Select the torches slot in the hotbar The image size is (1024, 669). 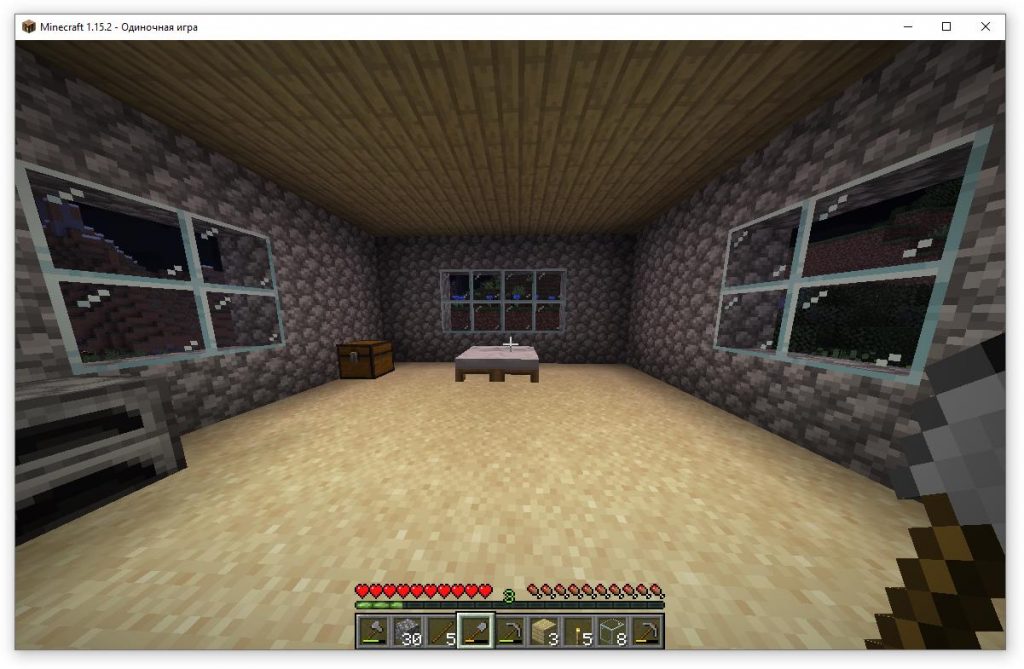click(578, 630)
